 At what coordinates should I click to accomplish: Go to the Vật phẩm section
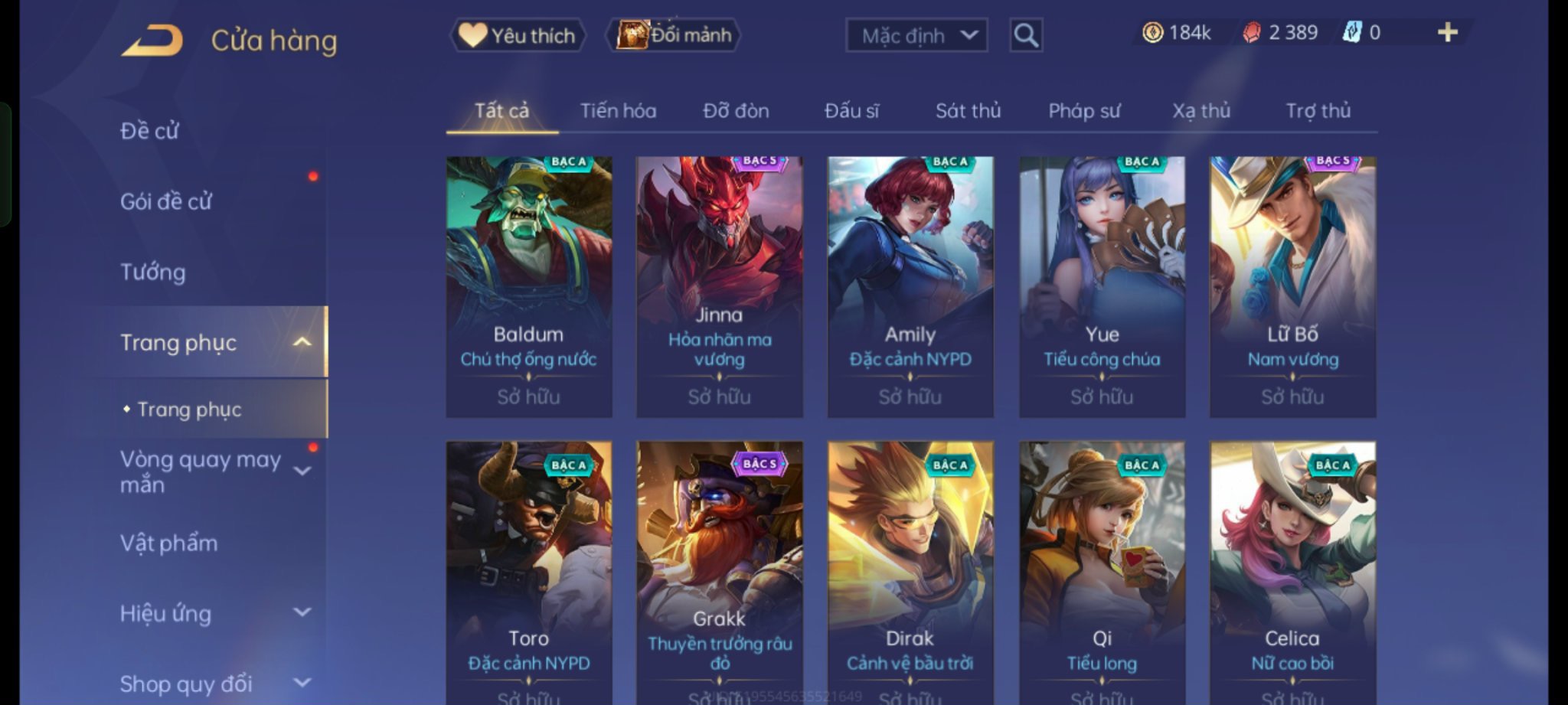[169, 543]
